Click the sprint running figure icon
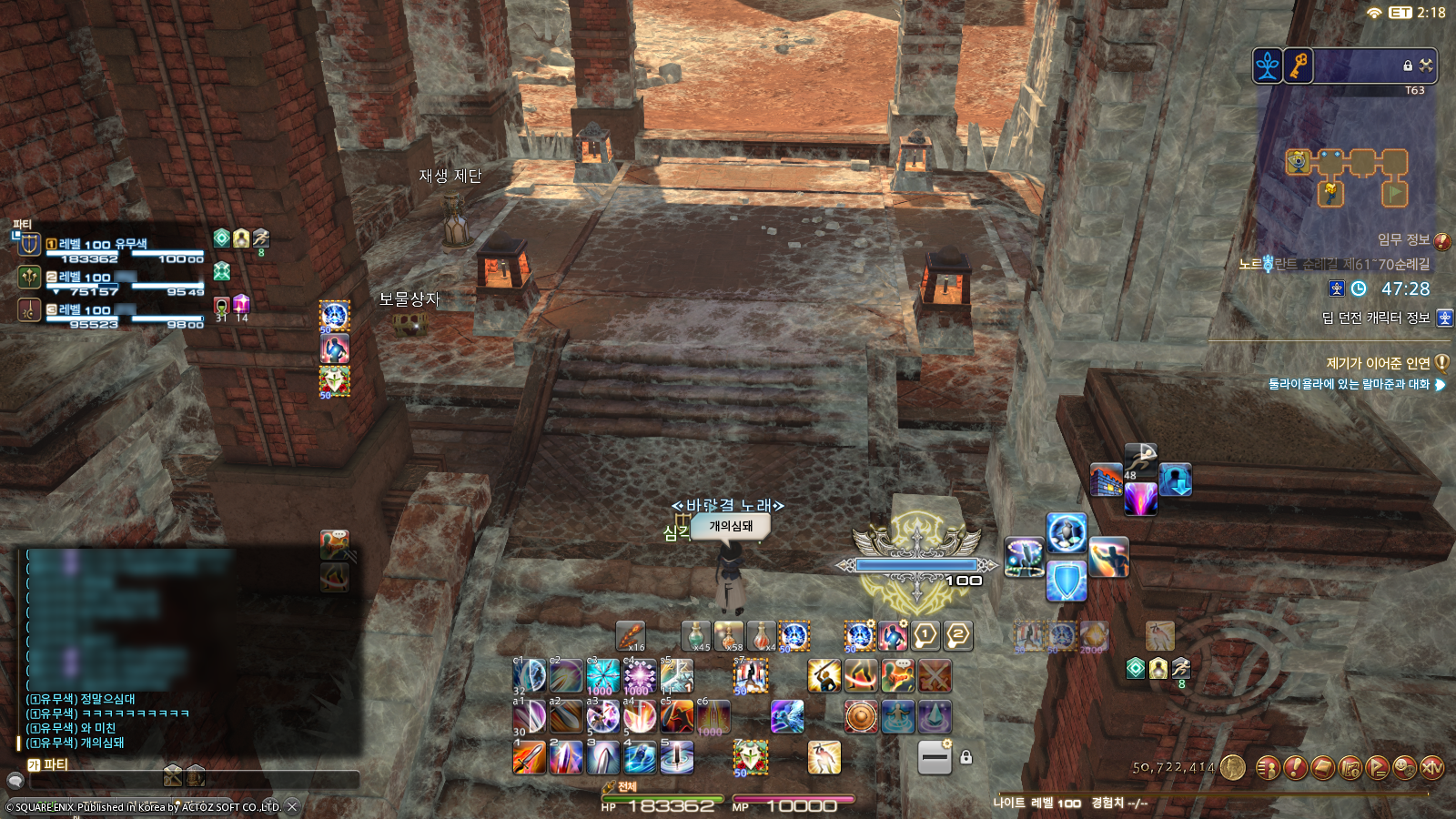Viewport: 1456px width, 819px height. (x=1140, y=458)
